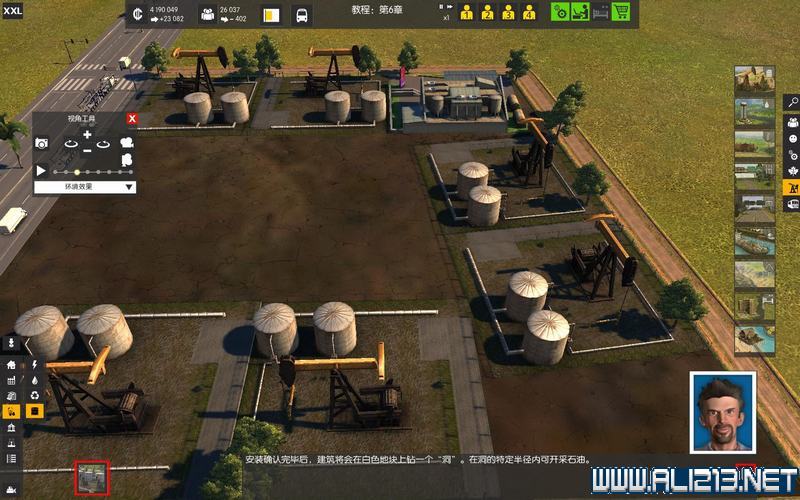Select the red-framed building thumbnail
This screenshot has height=500, width=800.
[x=93, y=477]
